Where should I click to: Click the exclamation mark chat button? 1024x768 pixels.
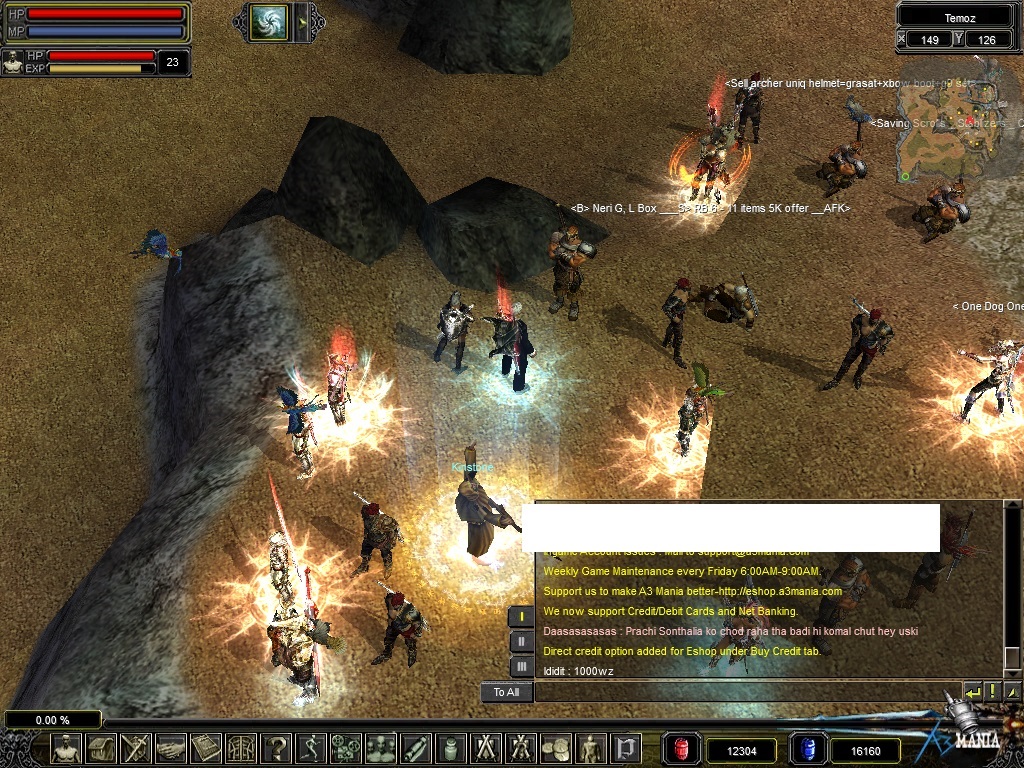click(992, 692)
